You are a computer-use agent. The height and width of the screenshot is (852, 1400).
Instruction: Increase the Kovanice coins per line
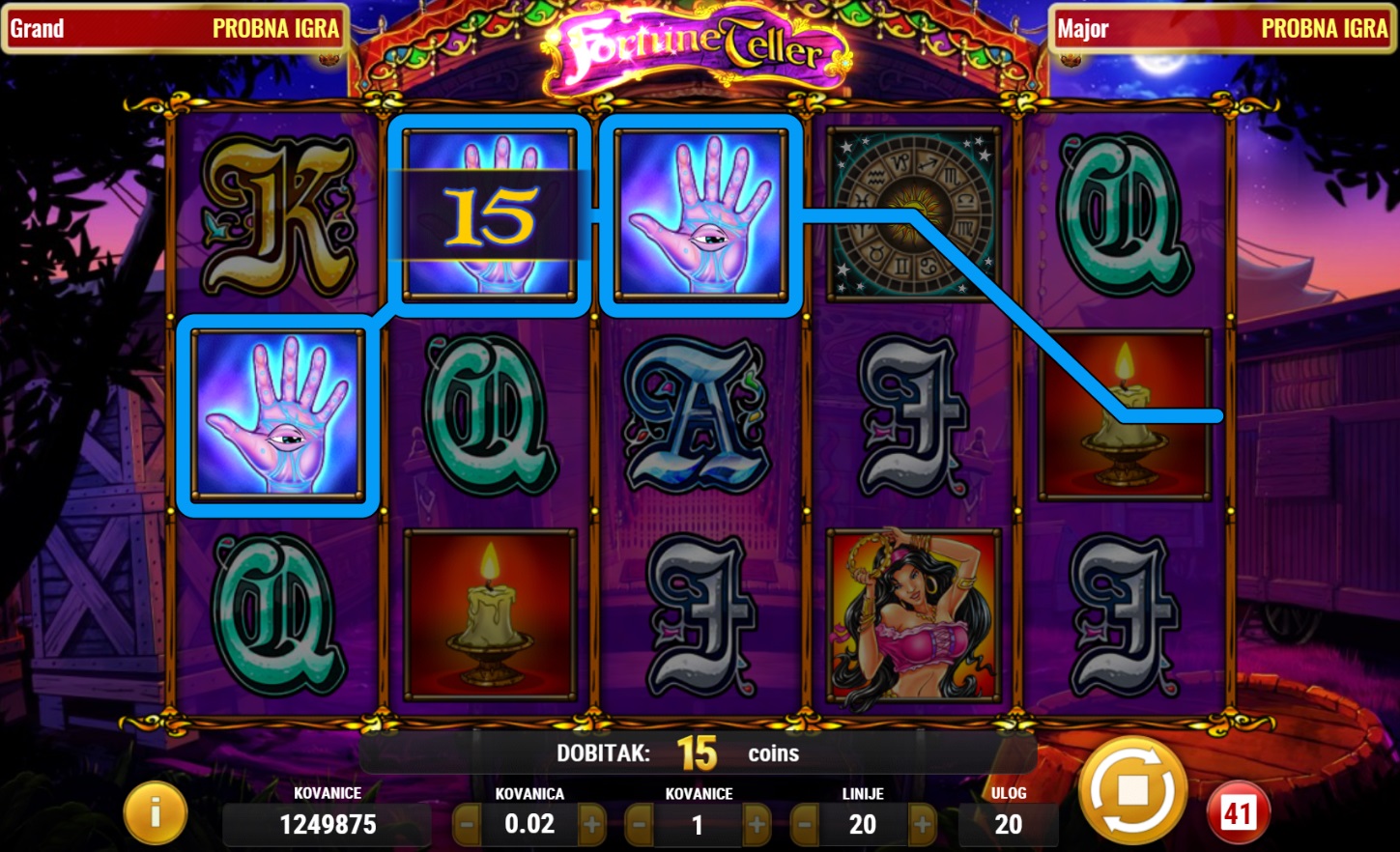757,825
